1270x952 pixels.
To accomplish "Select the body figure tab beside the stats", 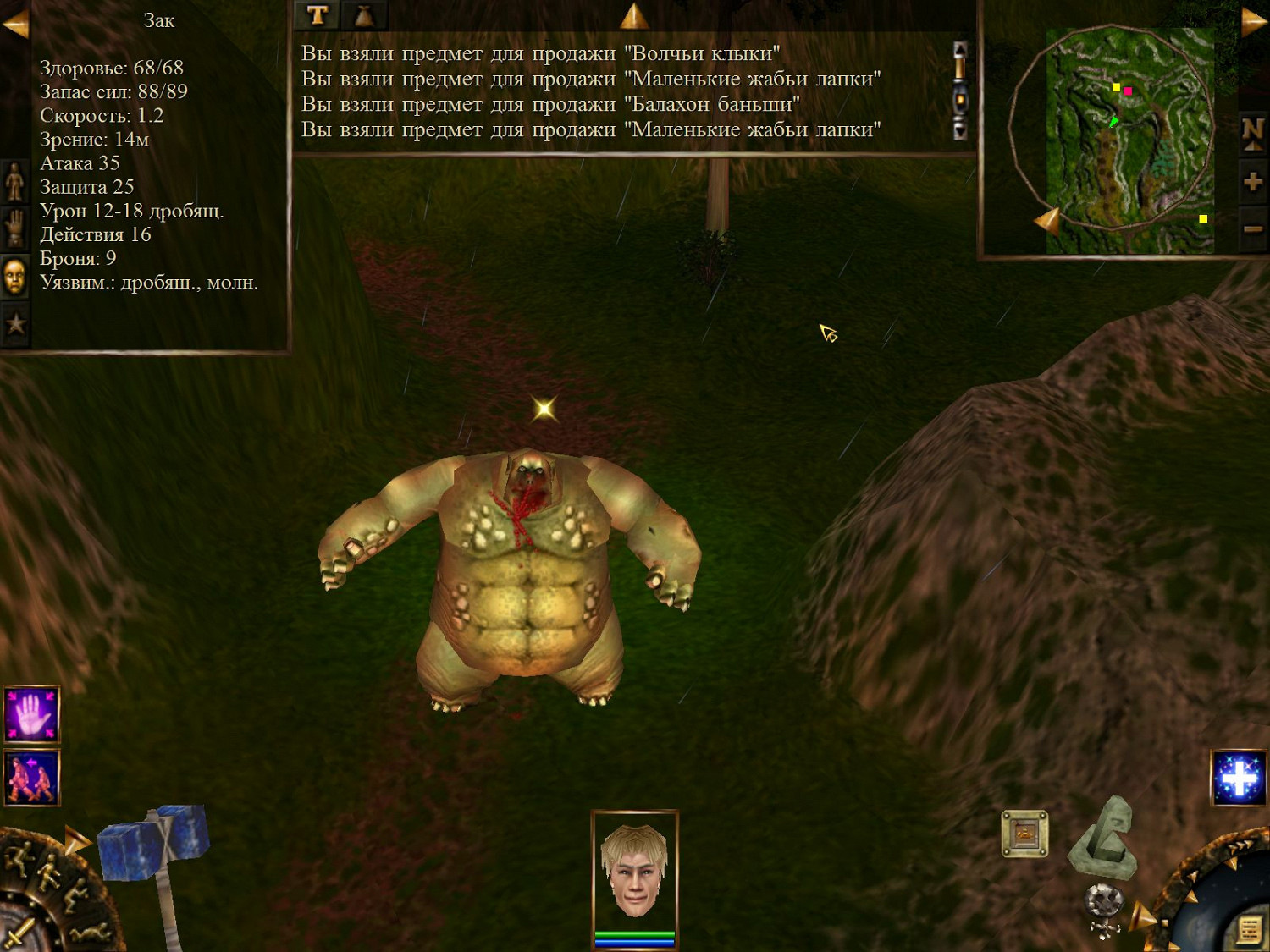I will coord(14,182).
